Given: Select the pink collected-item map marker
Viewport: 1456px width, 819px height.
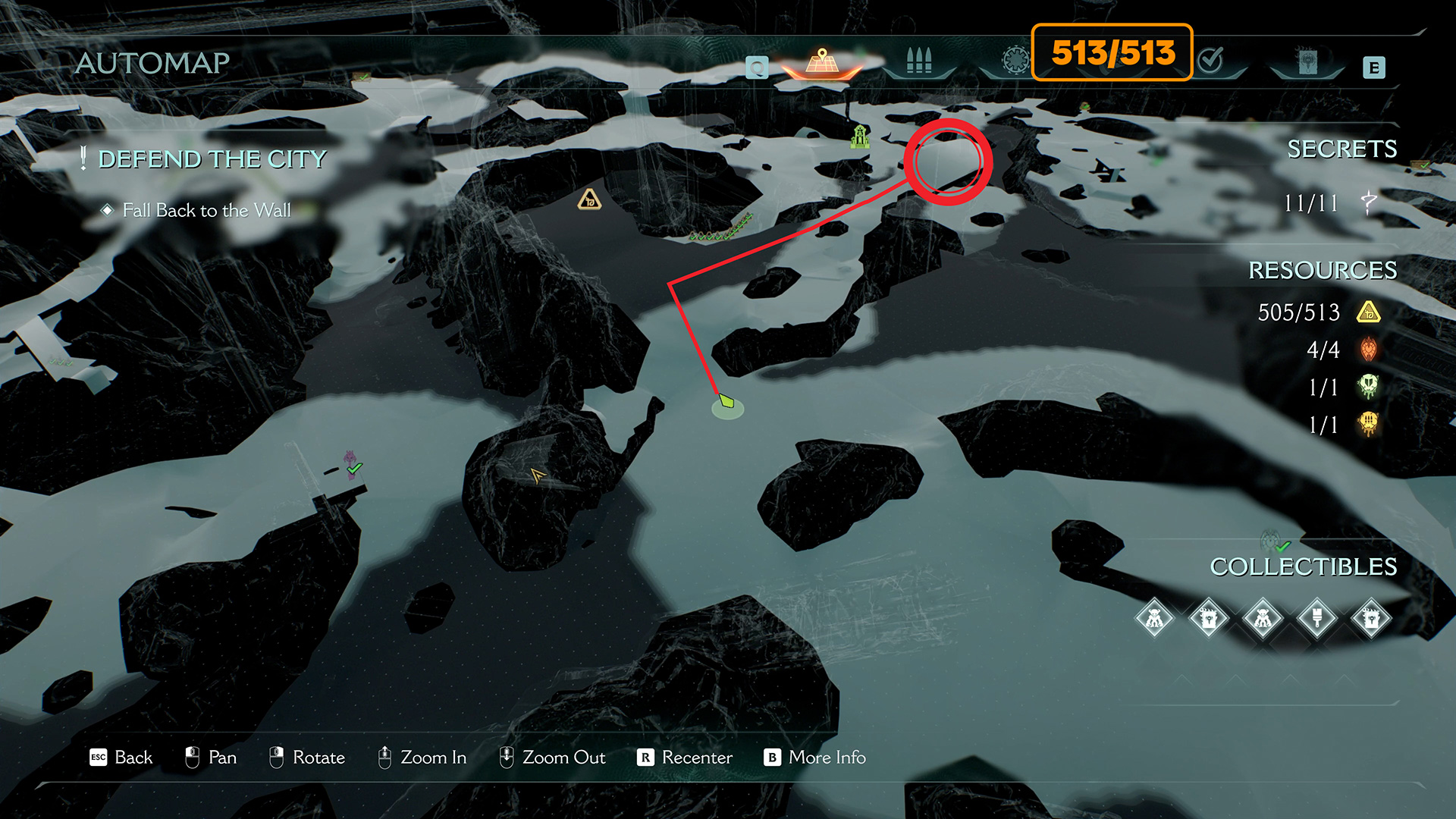Looking at the screenshot, I should click(x=350, y=463).
